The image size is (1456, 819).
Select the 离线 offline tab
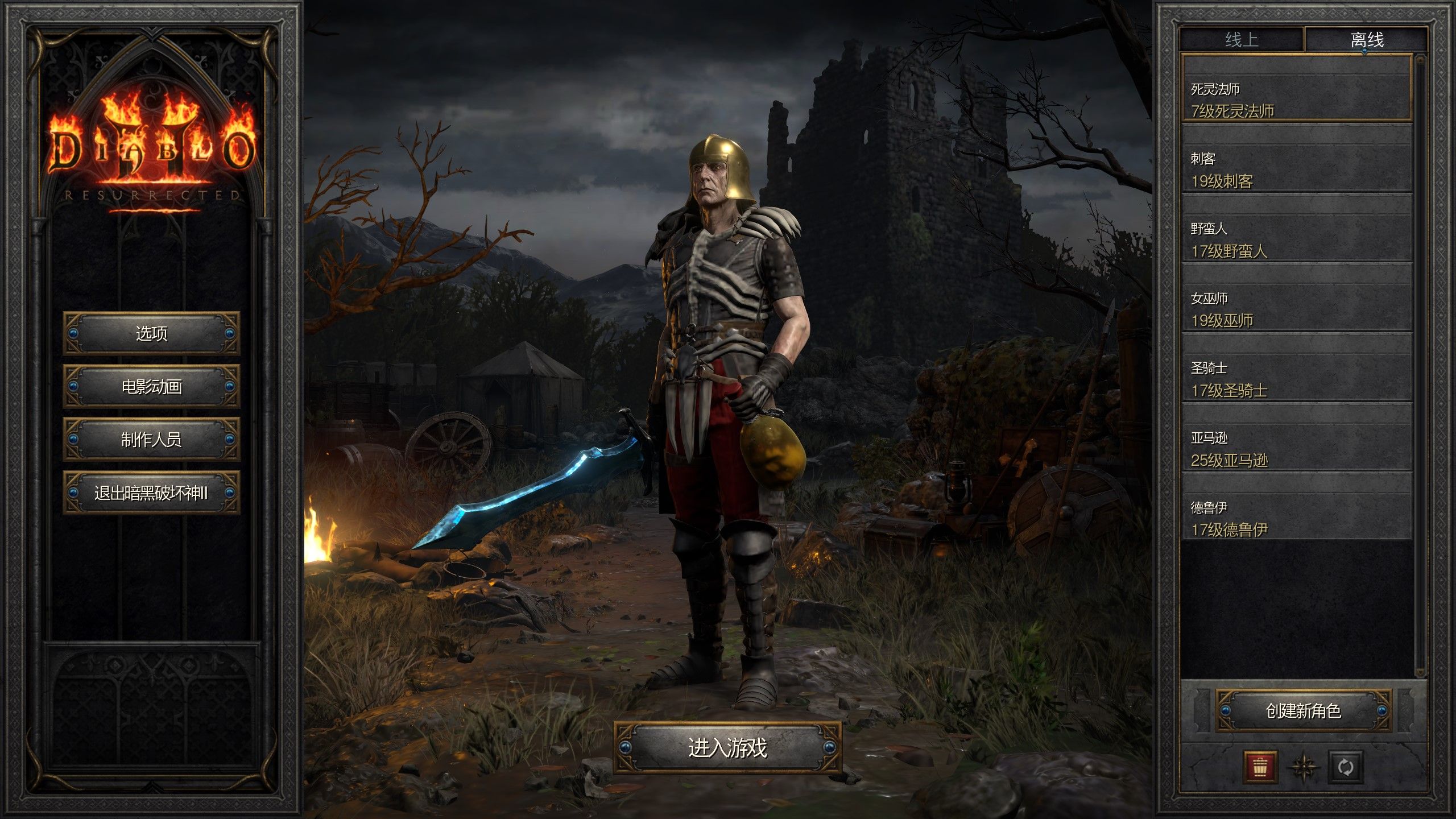pos(1367,40)
